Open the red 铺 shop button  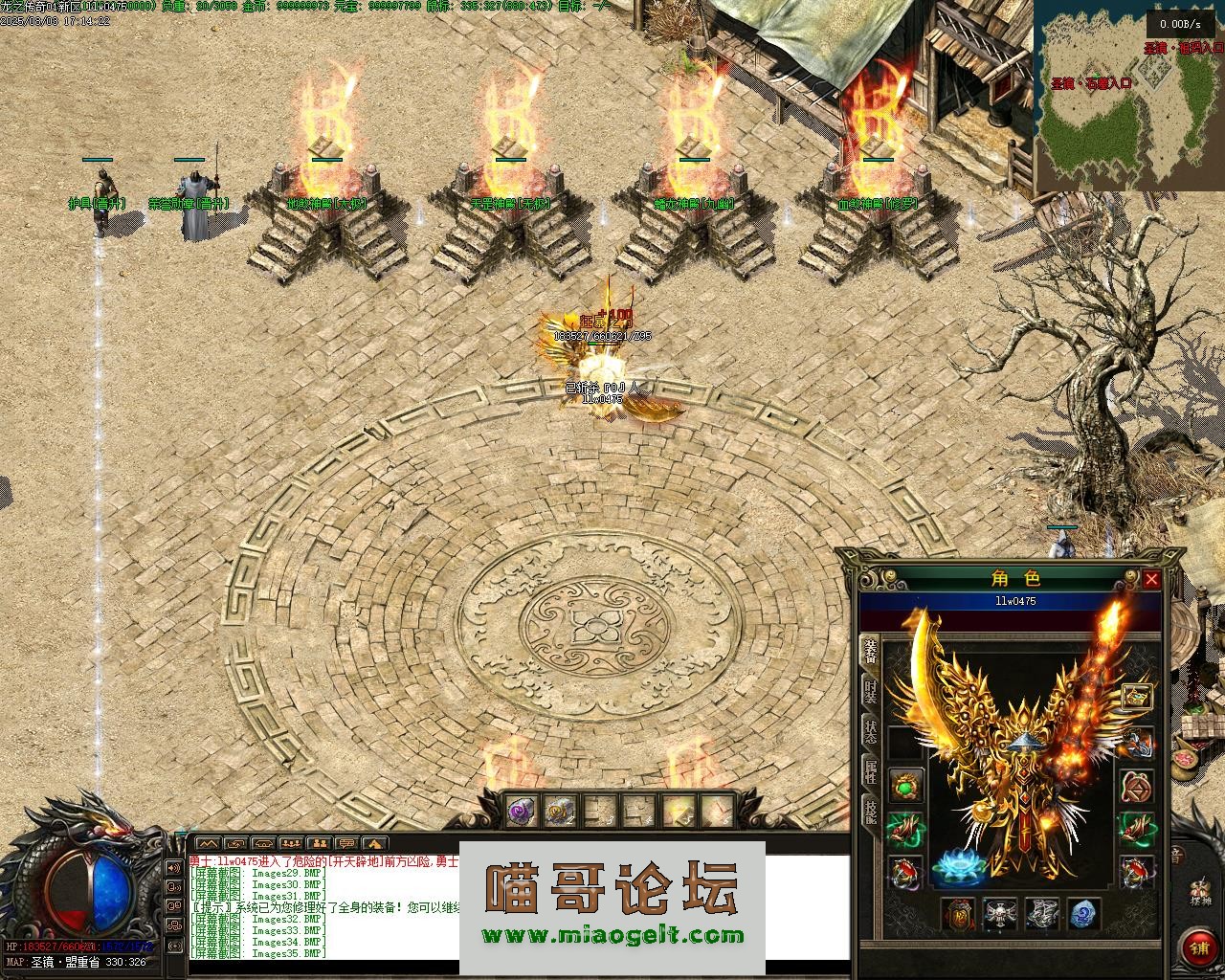(1198, 947)
